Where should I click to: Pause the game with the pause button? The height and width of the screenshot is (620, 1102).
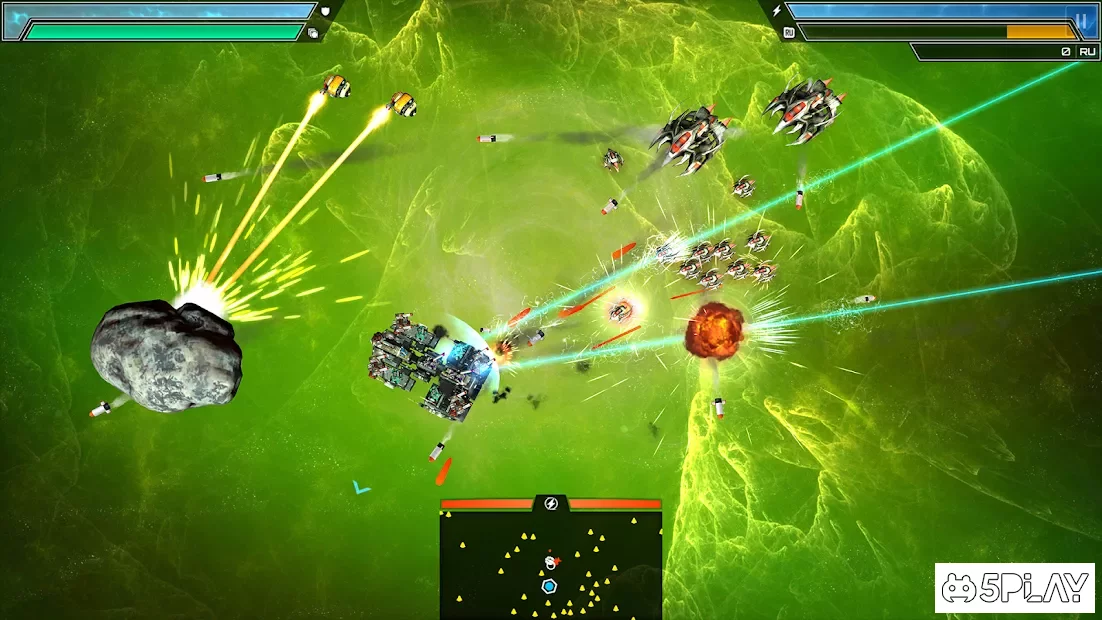[1081, 19]
